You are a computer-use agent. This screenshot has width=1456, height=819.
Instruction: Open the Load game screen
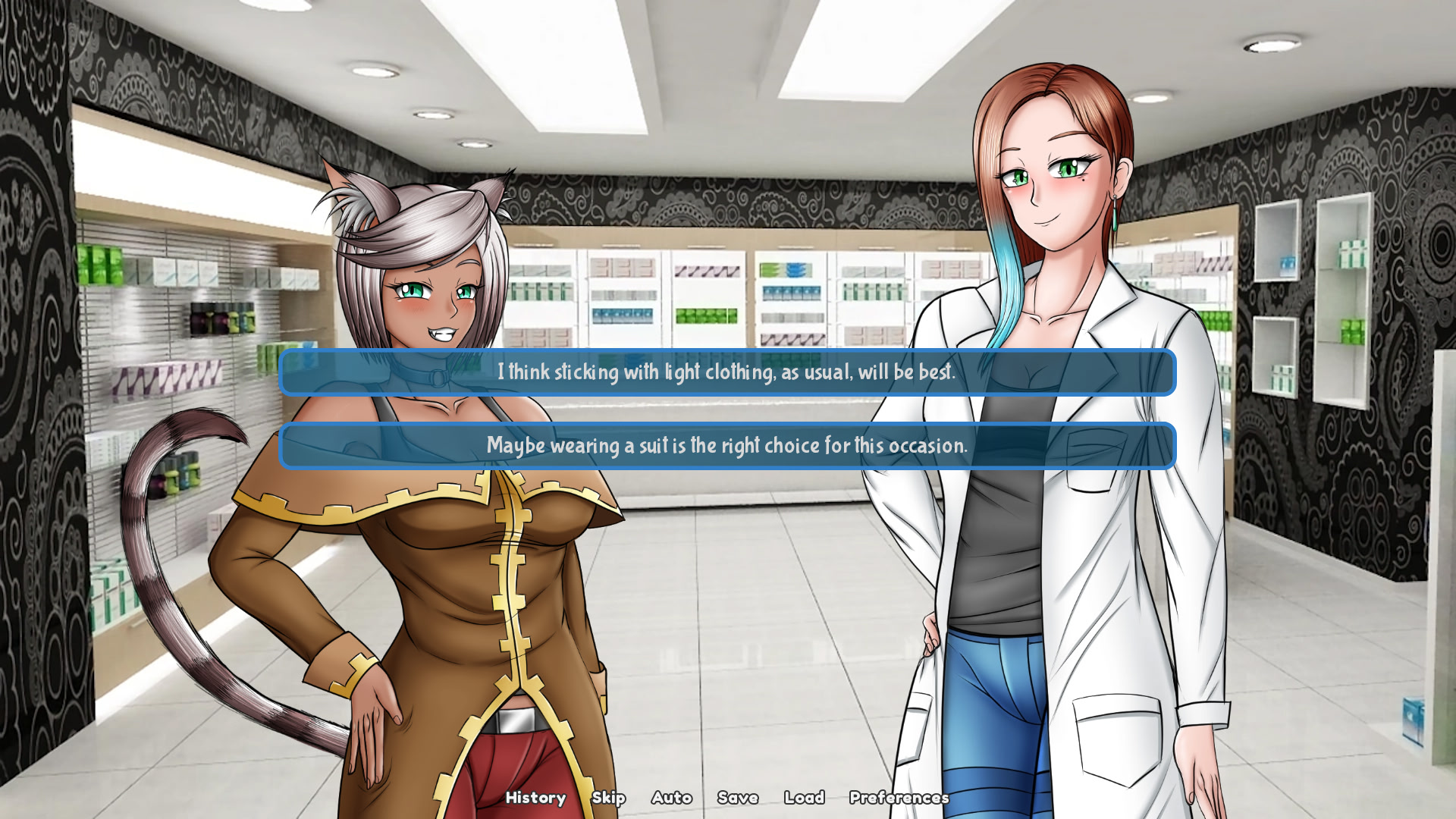pos(805,798)
